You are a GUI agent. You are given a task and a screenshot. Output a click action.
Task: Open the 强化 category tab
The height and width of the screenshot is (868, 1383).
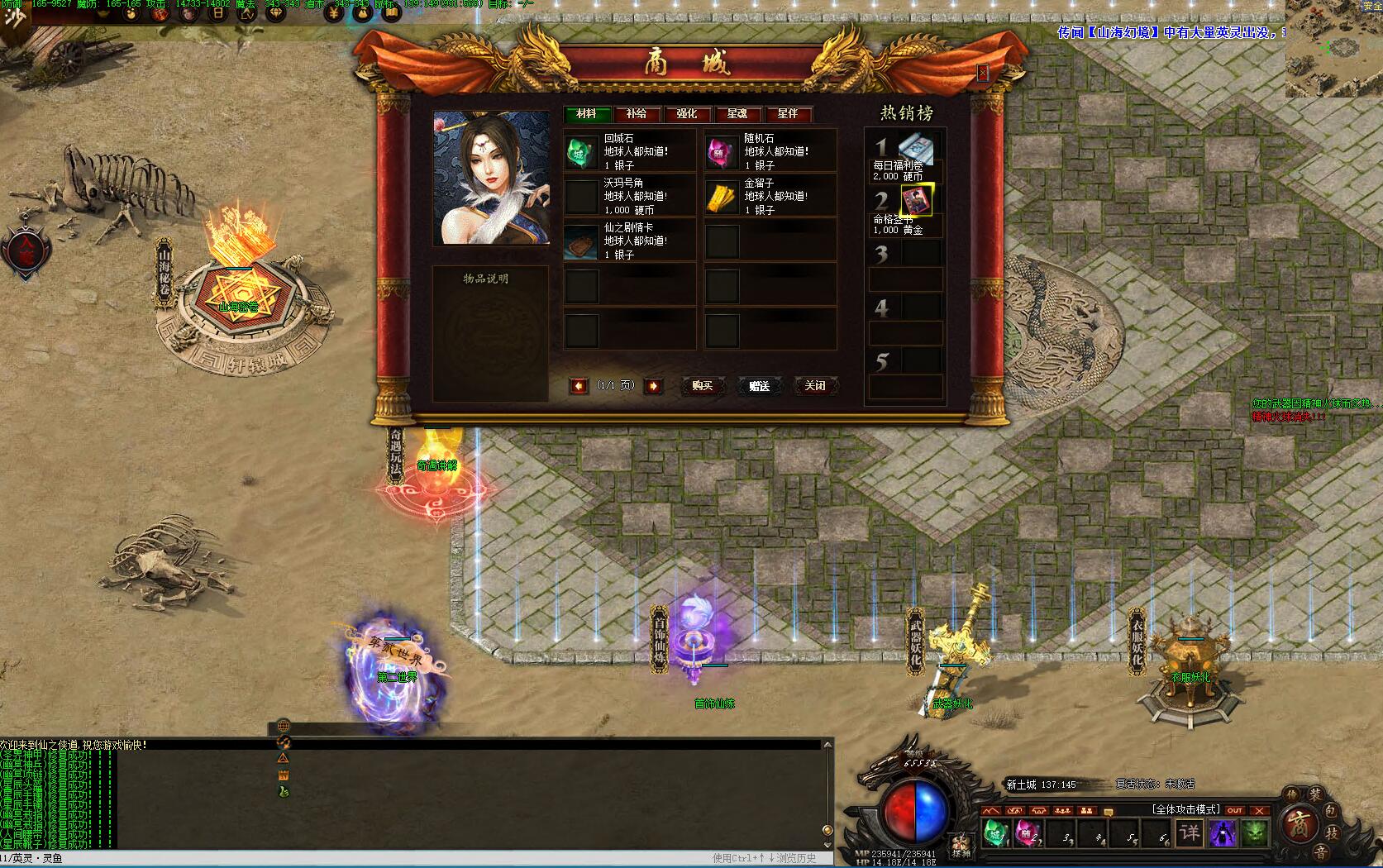coord(687,114)
